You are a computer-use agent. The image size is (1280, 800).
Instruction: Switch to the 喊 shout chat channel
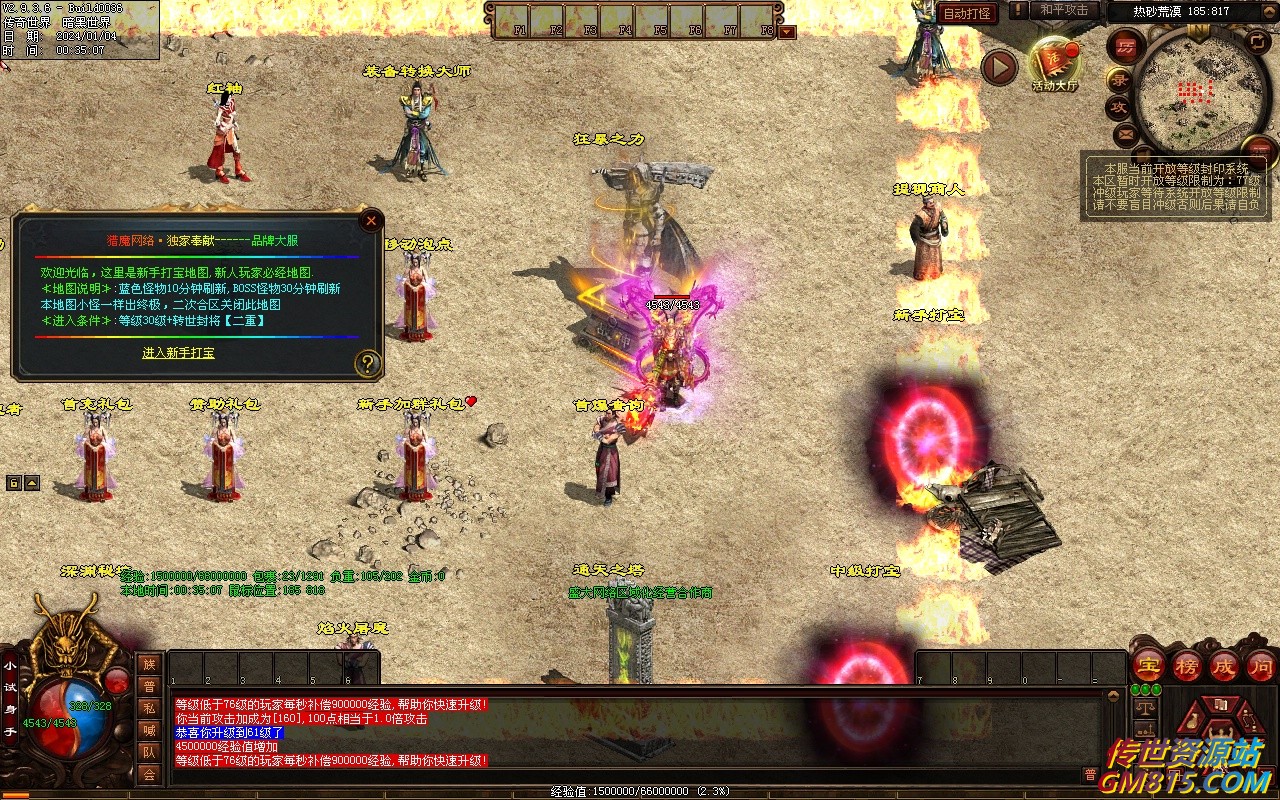(149, 730)
